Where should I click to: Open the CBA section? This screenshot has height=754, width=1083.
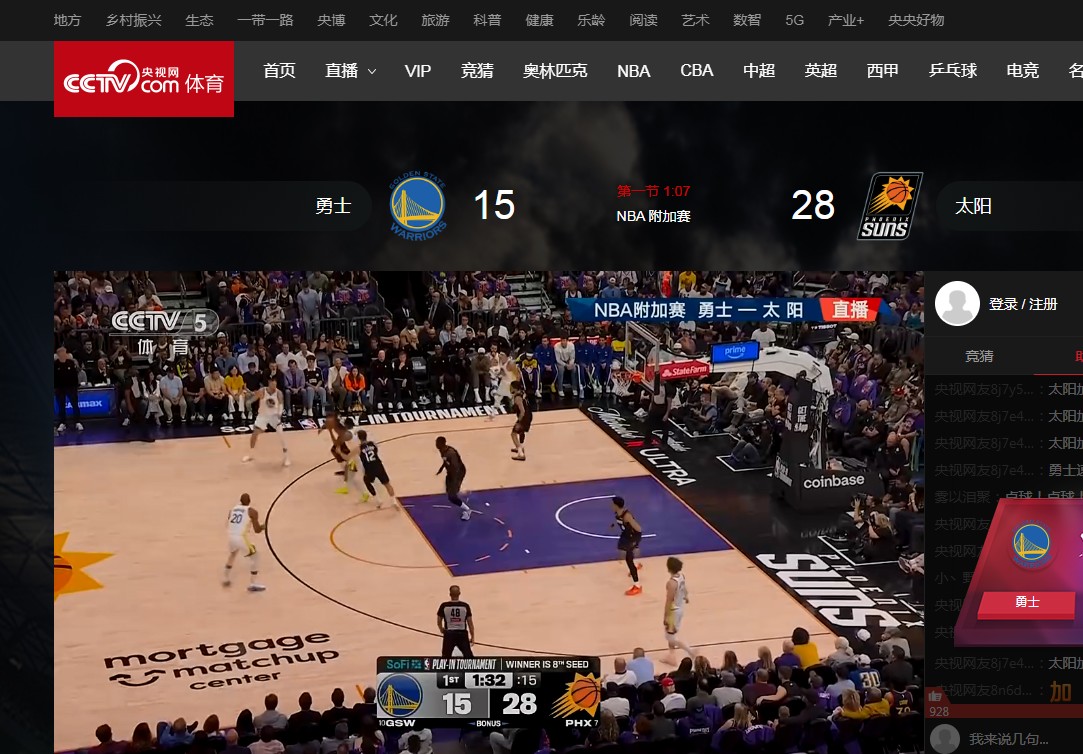coord(697,71)
